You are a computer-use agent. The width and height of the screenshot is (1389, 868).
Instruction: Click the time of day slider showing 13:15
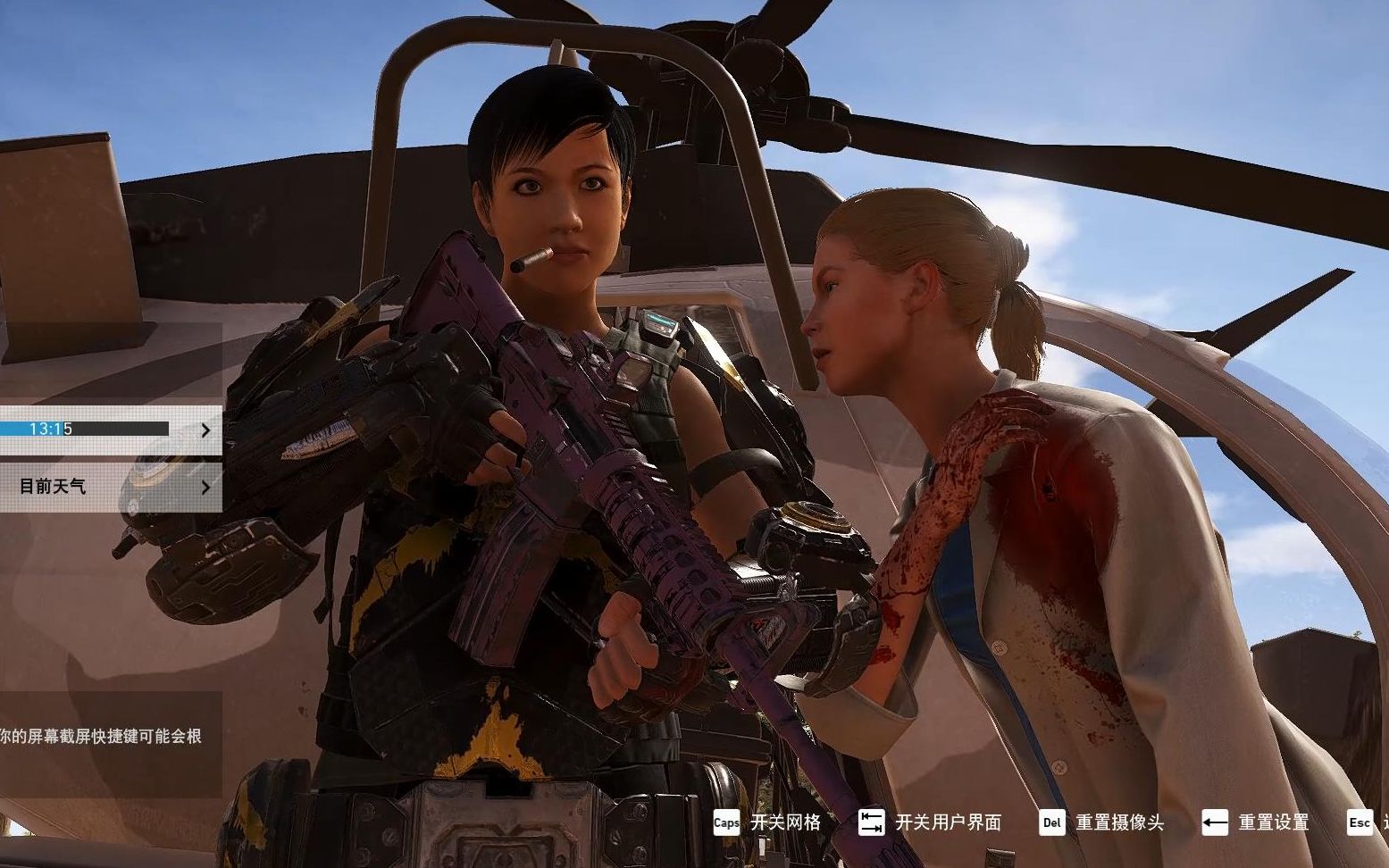pos(84,430)
